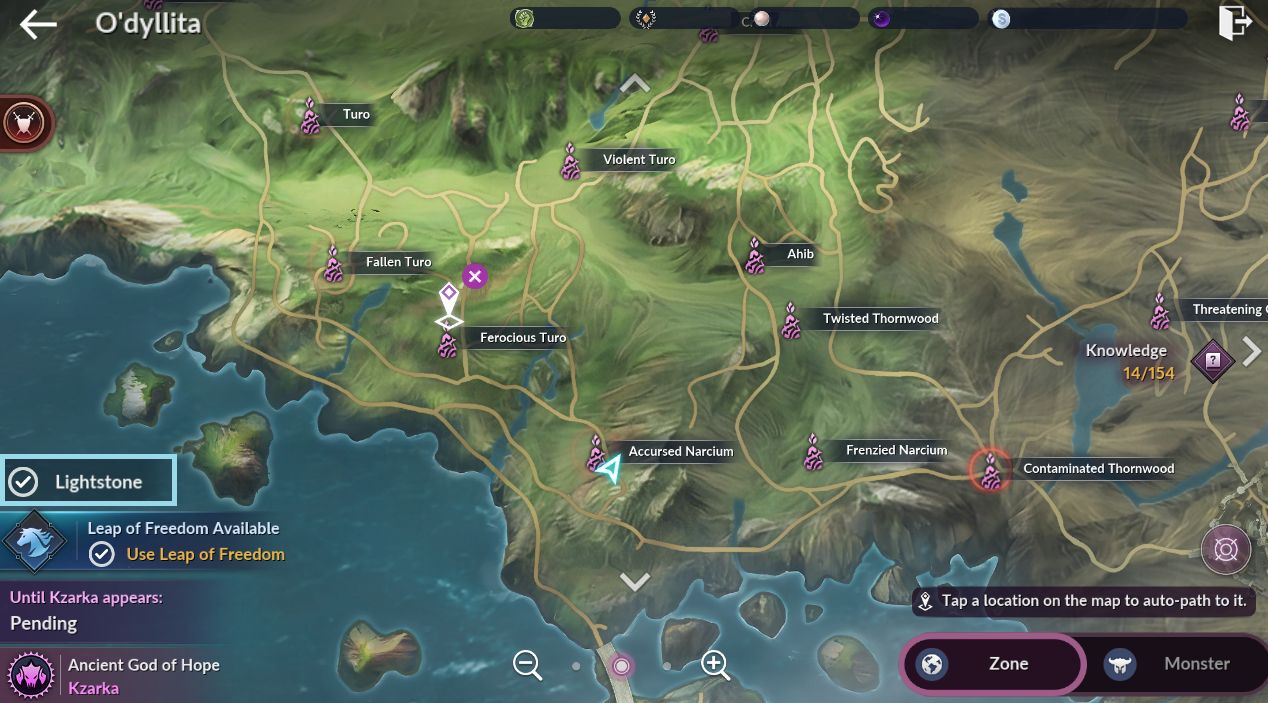Toggle the Lightstone filter
This screenshot has height=703, width=1268.
(88, 482)
